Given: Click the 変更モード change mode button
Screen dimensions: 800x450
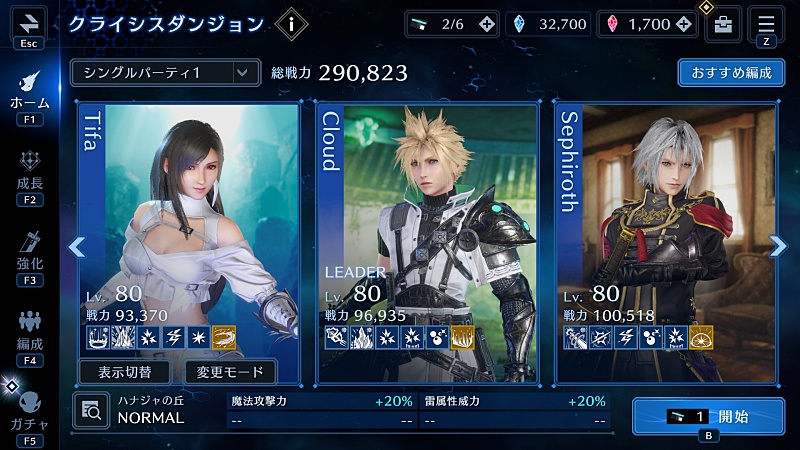Looking at the screenshot, I should pos(230,372).
